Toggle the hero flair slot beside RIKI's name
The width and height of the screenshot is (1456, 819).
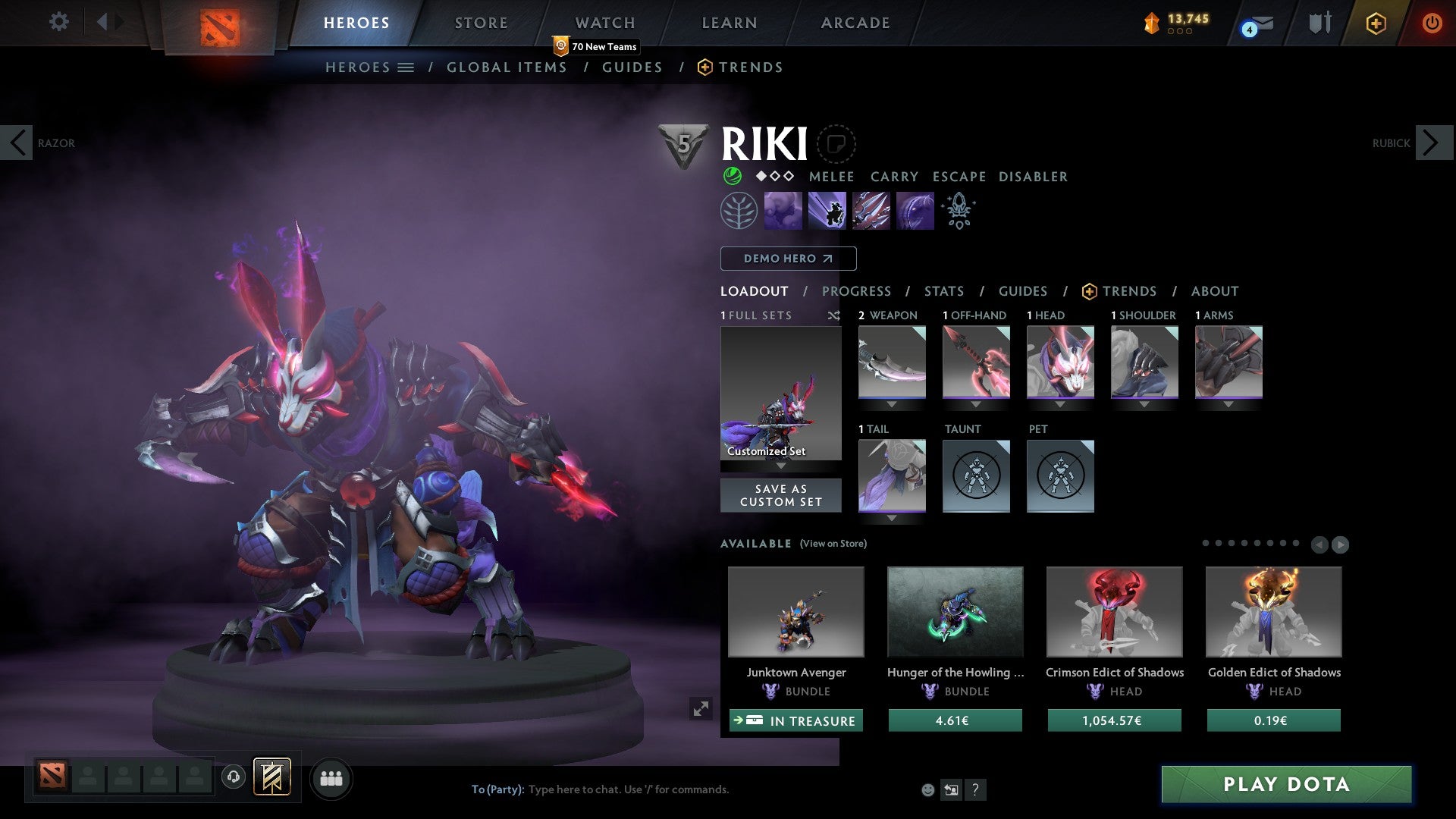coord(836,144)
